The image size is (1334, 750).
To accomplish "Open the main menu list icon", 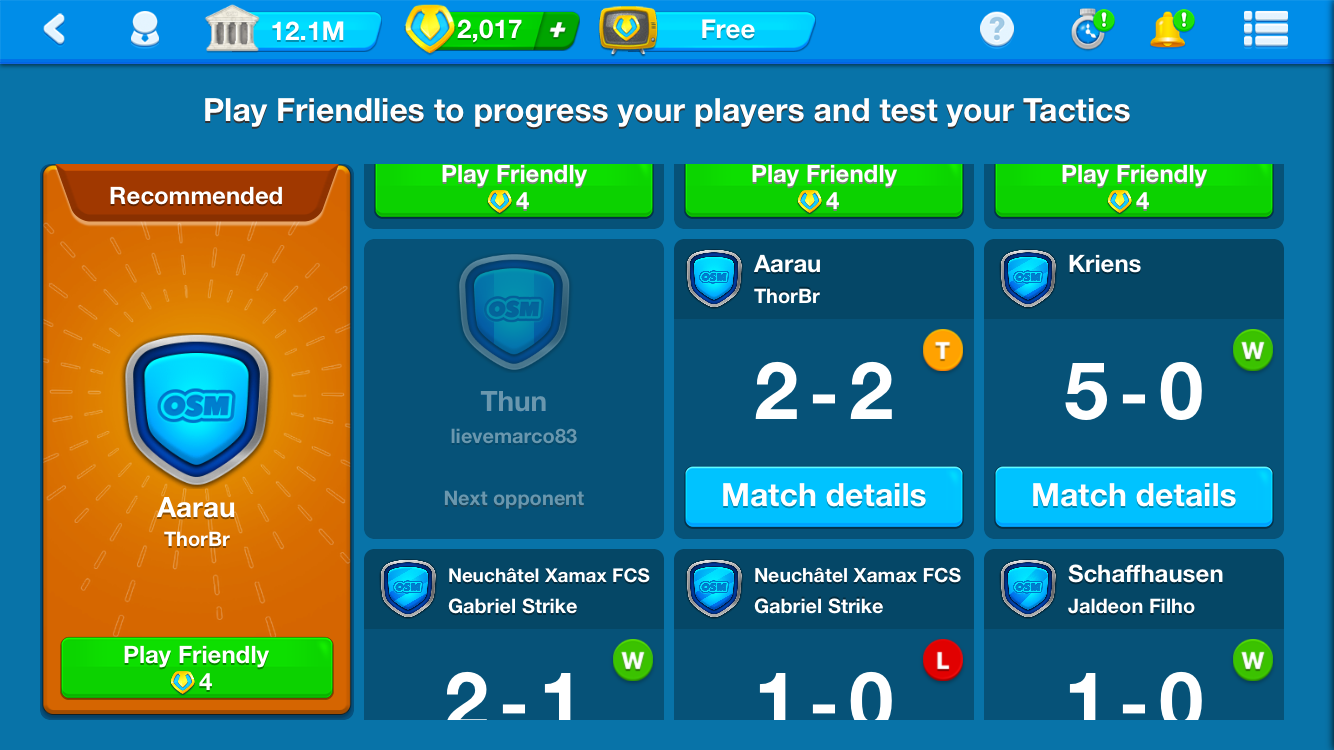I will [x=1264, y=30].
